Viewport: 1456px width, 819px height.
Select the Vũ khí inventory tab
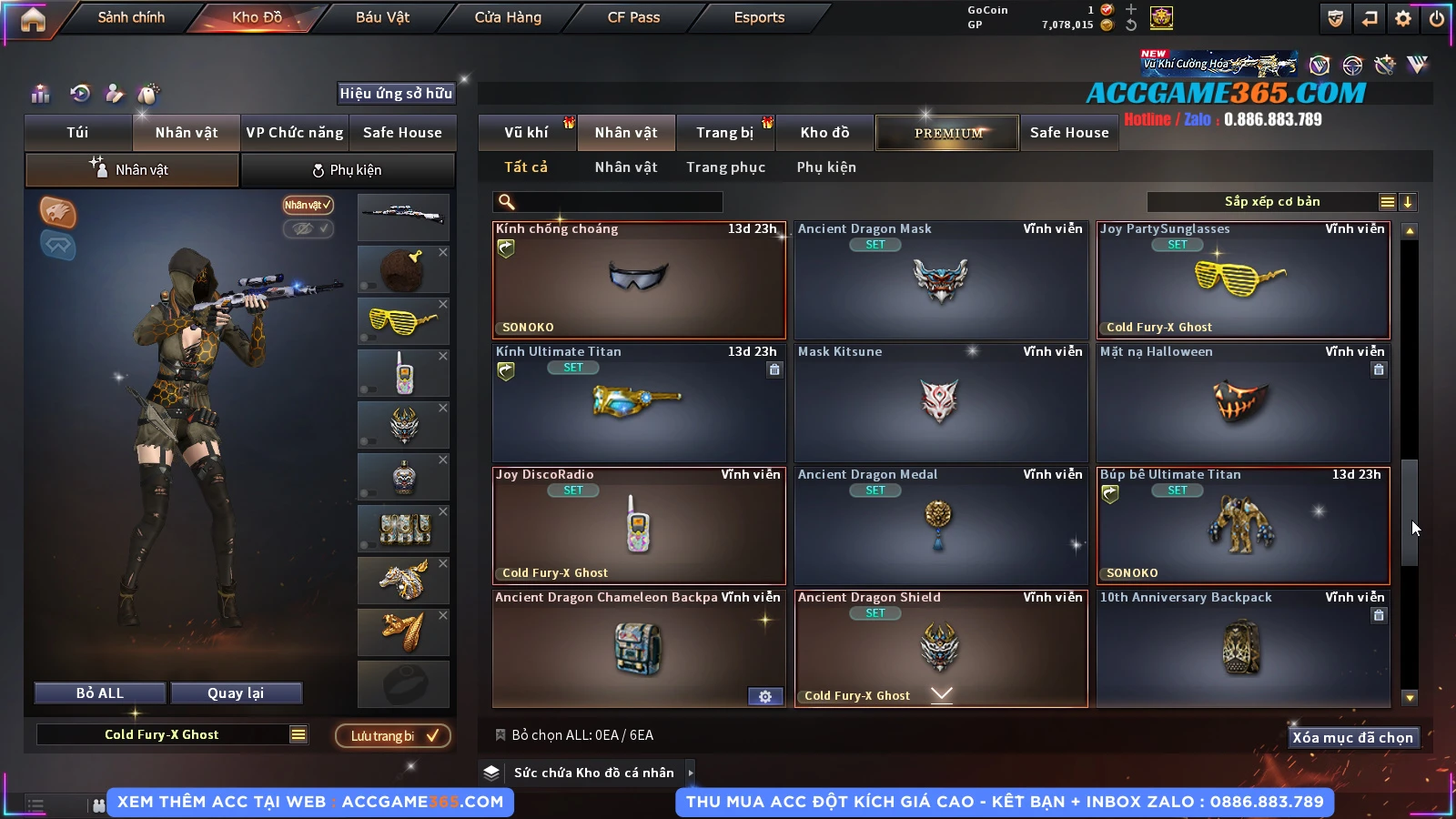pos(527,133)
